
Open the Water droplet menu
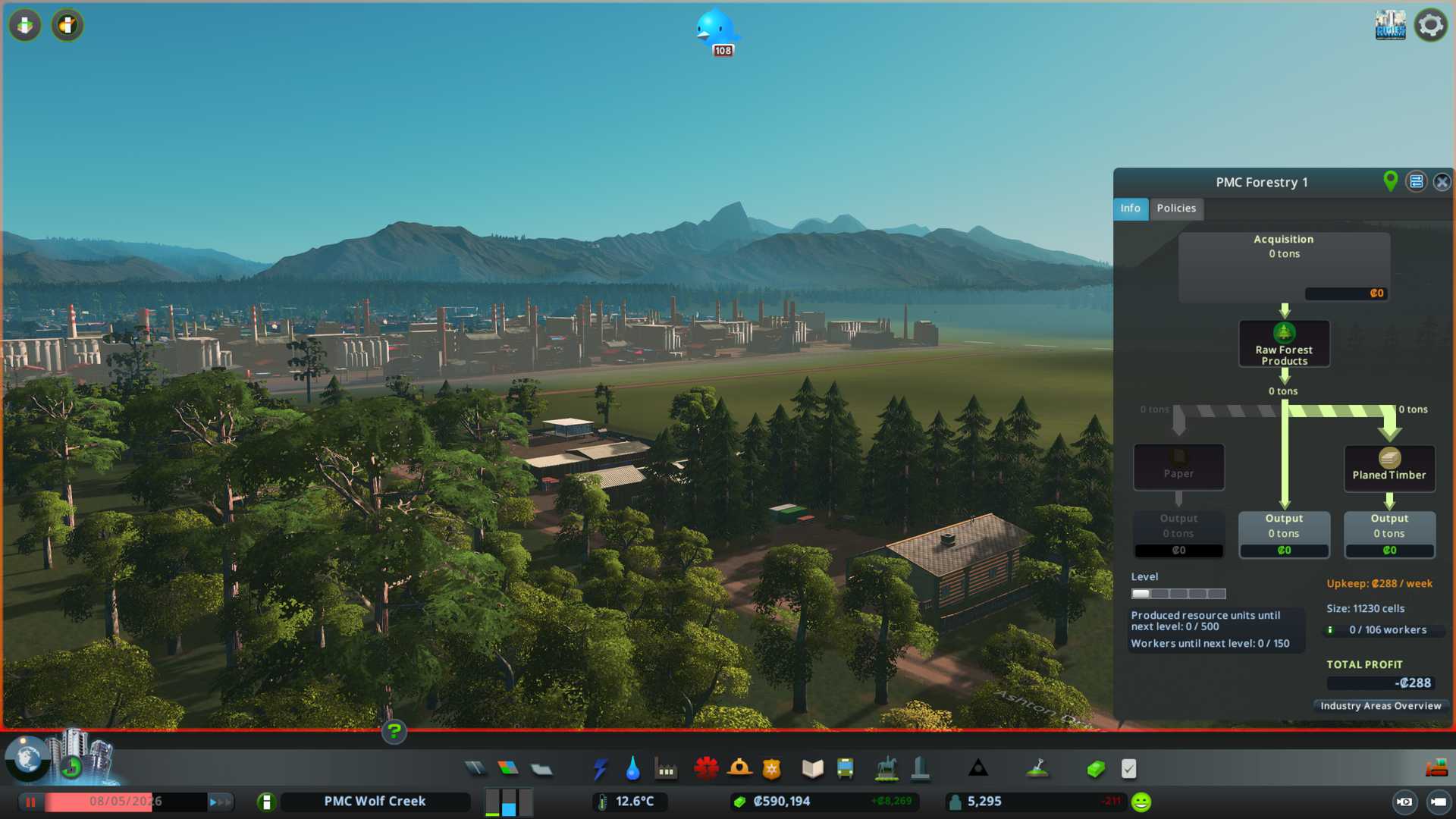click(632, 769)
